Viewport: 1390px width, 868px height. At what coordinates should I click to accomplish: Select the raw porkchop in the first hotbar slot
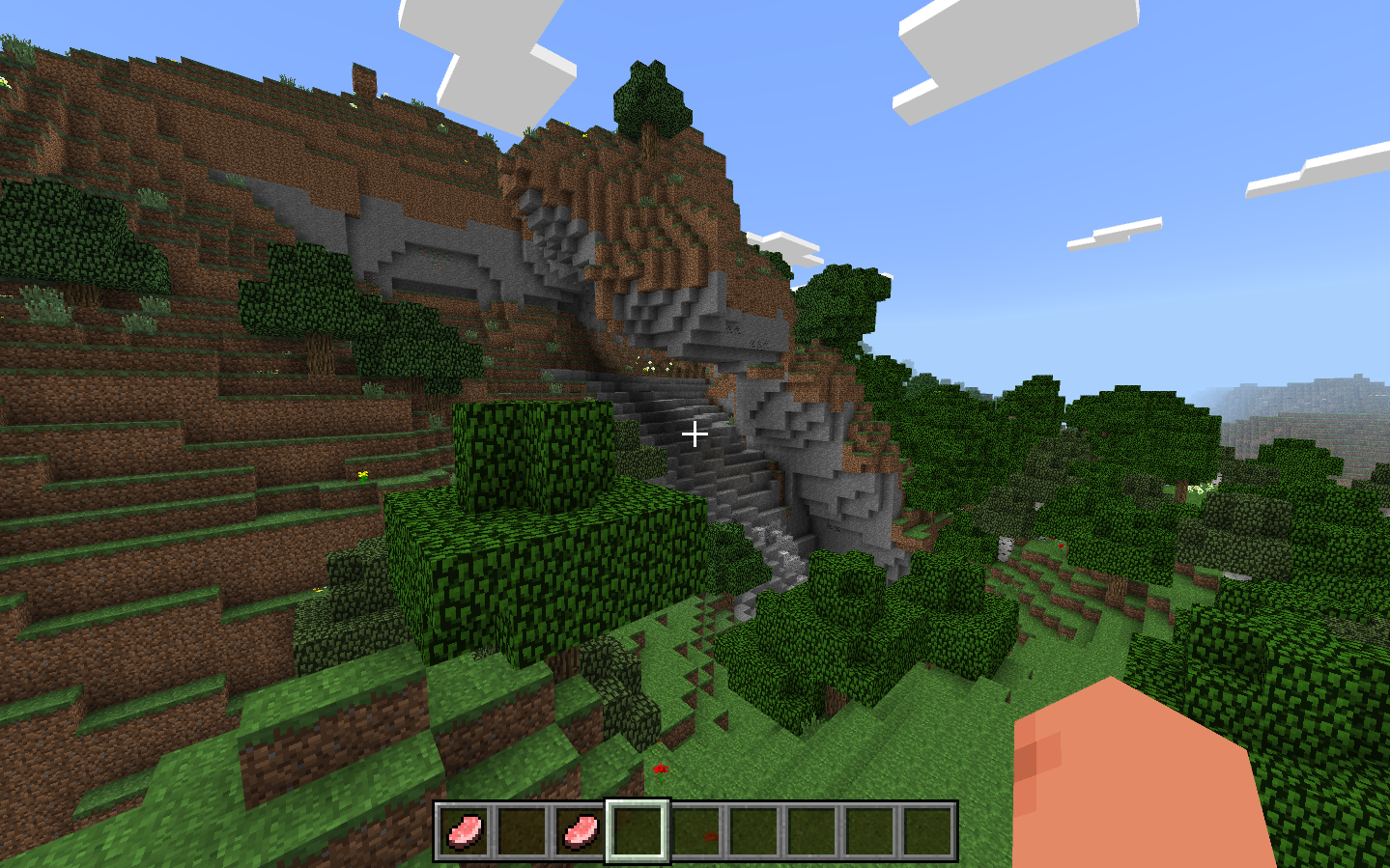click(464, 830)
